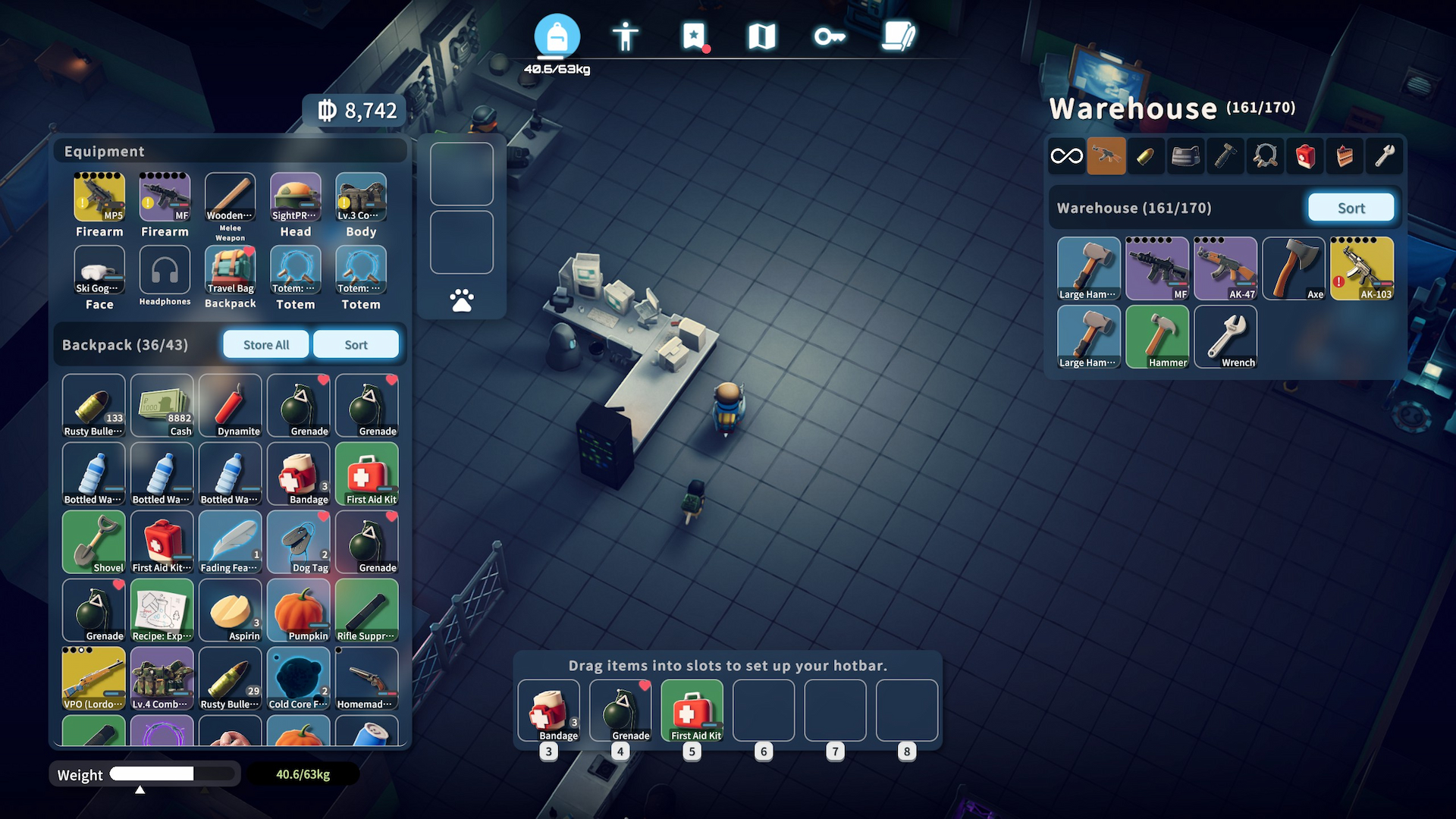Toggle the armor vest category filter

click(x=1185, y=156)
